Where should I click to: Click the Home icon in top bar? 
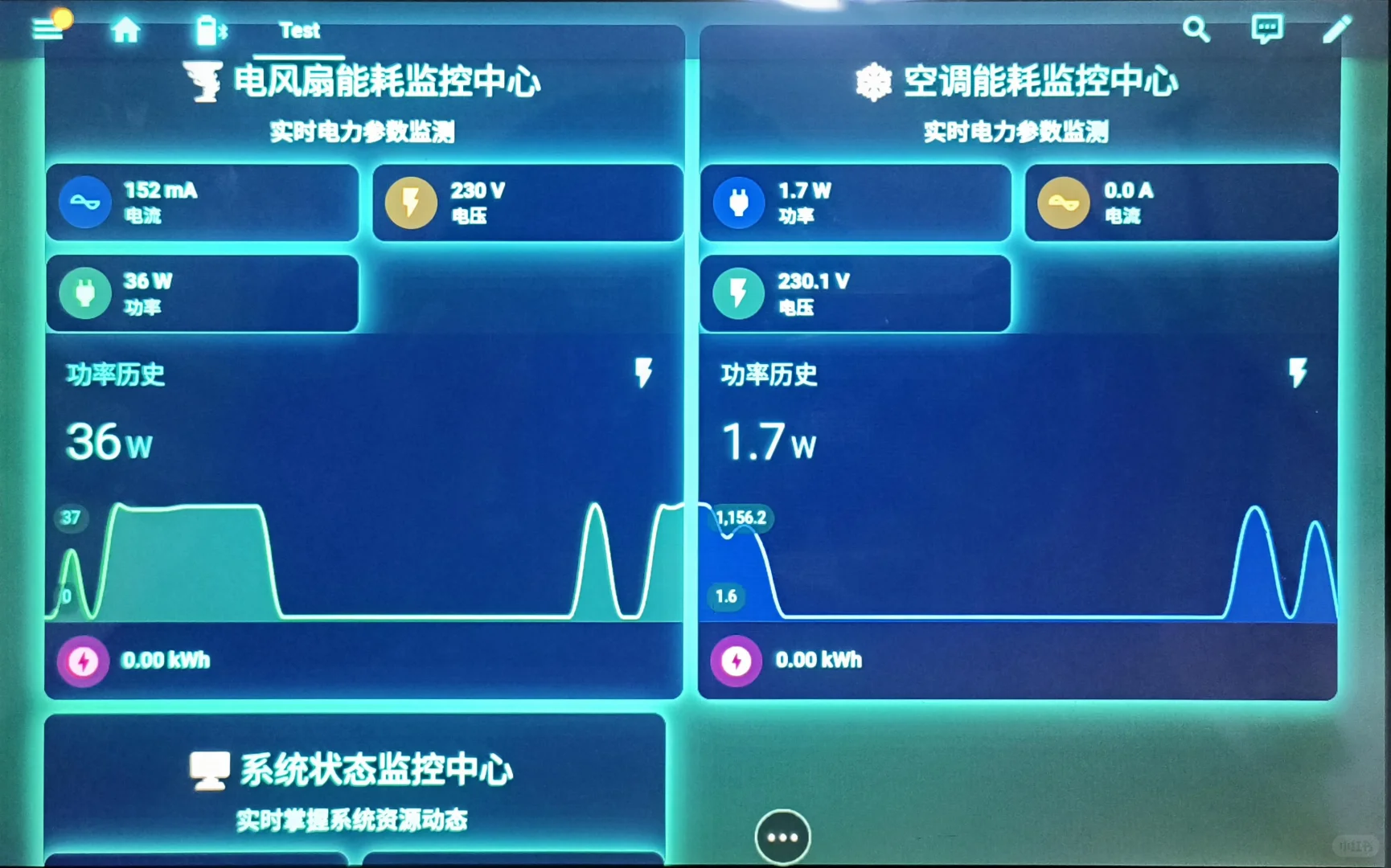[126, 29]
